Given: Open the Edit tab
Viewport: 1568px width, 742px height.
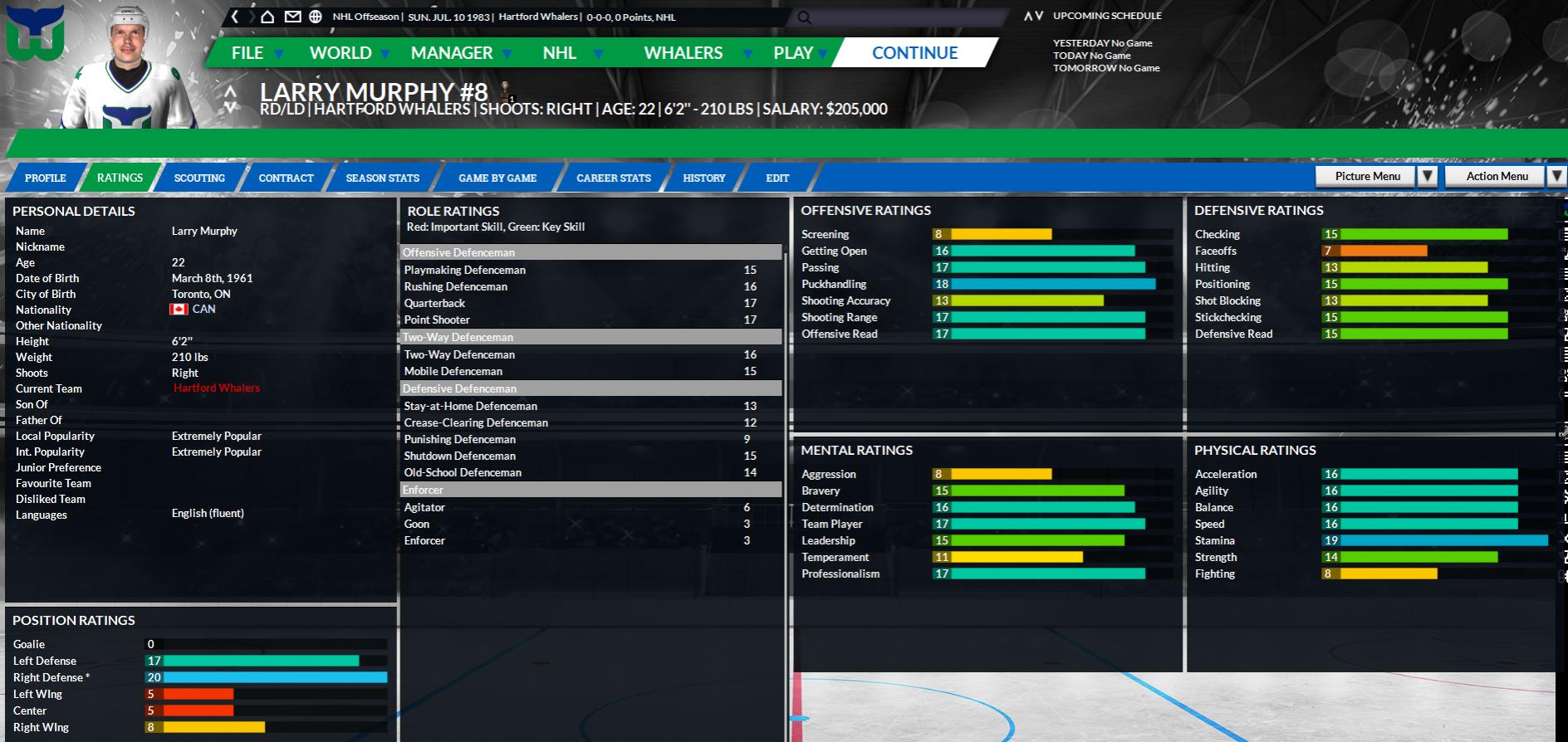Looking at the screenshot, I should (777, 178).
